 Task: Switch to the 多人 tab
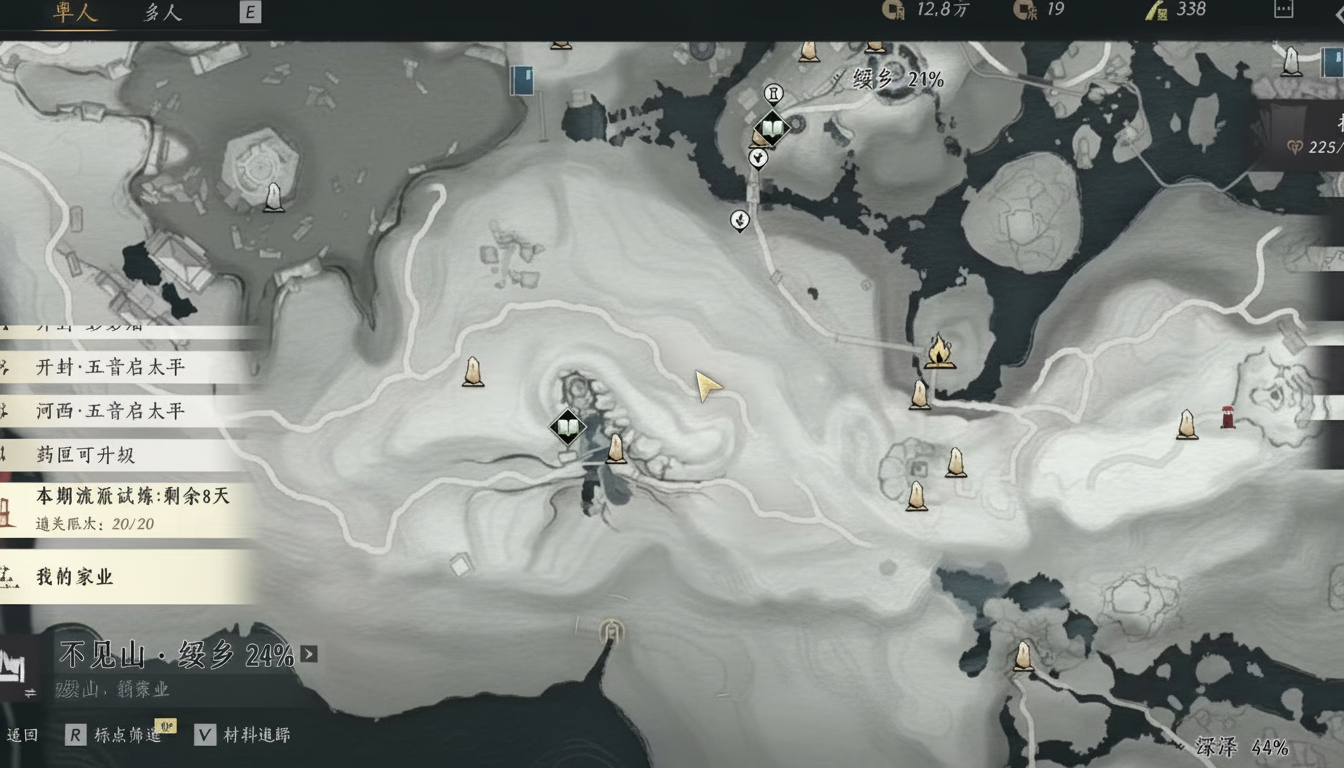pos(160,13)
